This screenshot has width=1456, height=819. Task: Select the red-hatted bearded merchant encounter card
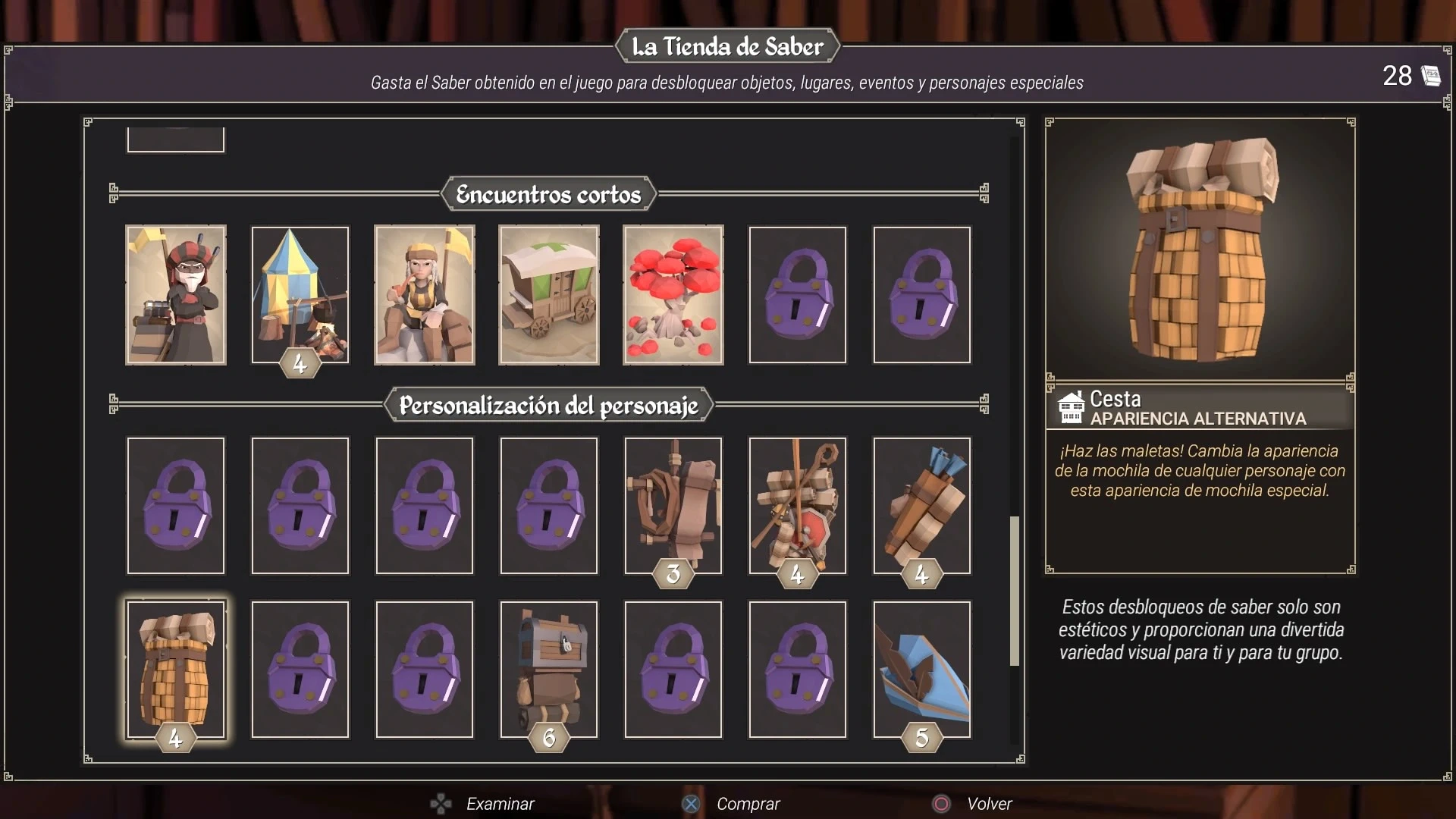176,295
